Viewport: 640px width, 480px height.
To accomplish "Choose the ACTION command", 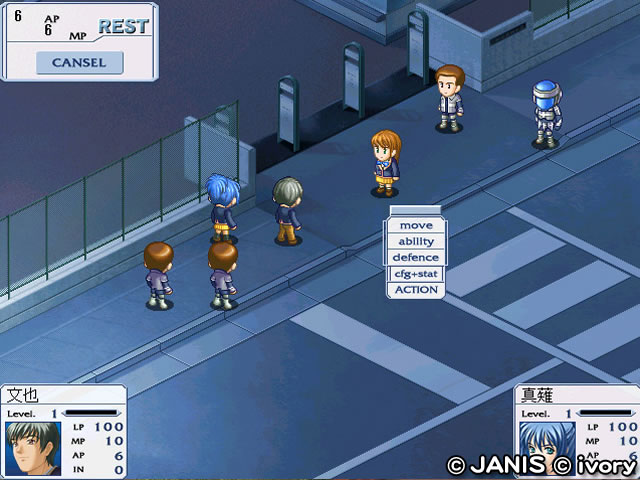I will 415,290.
